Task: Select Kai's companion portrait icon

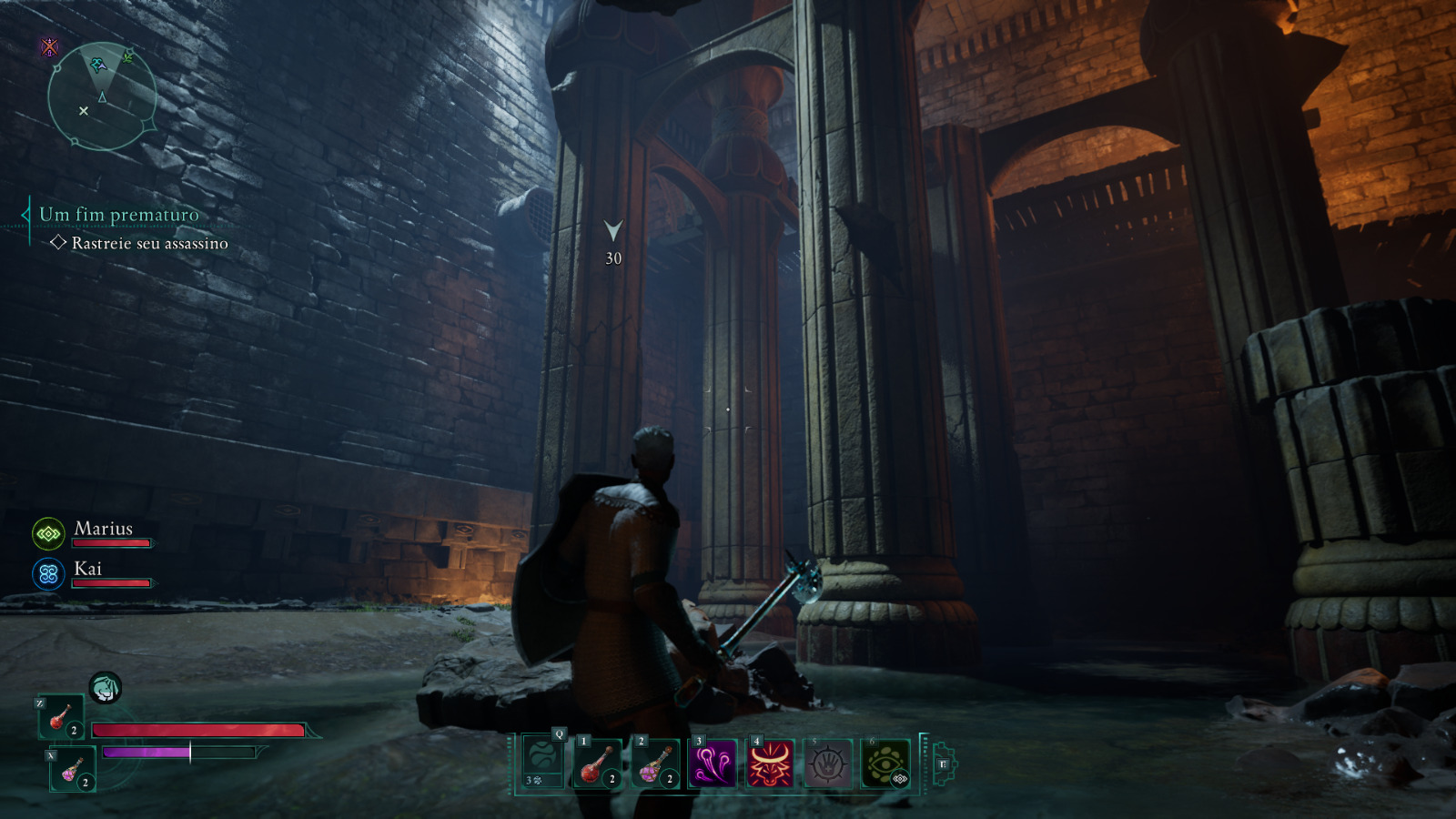Action: pyautogui.click(x=48, y=574)
